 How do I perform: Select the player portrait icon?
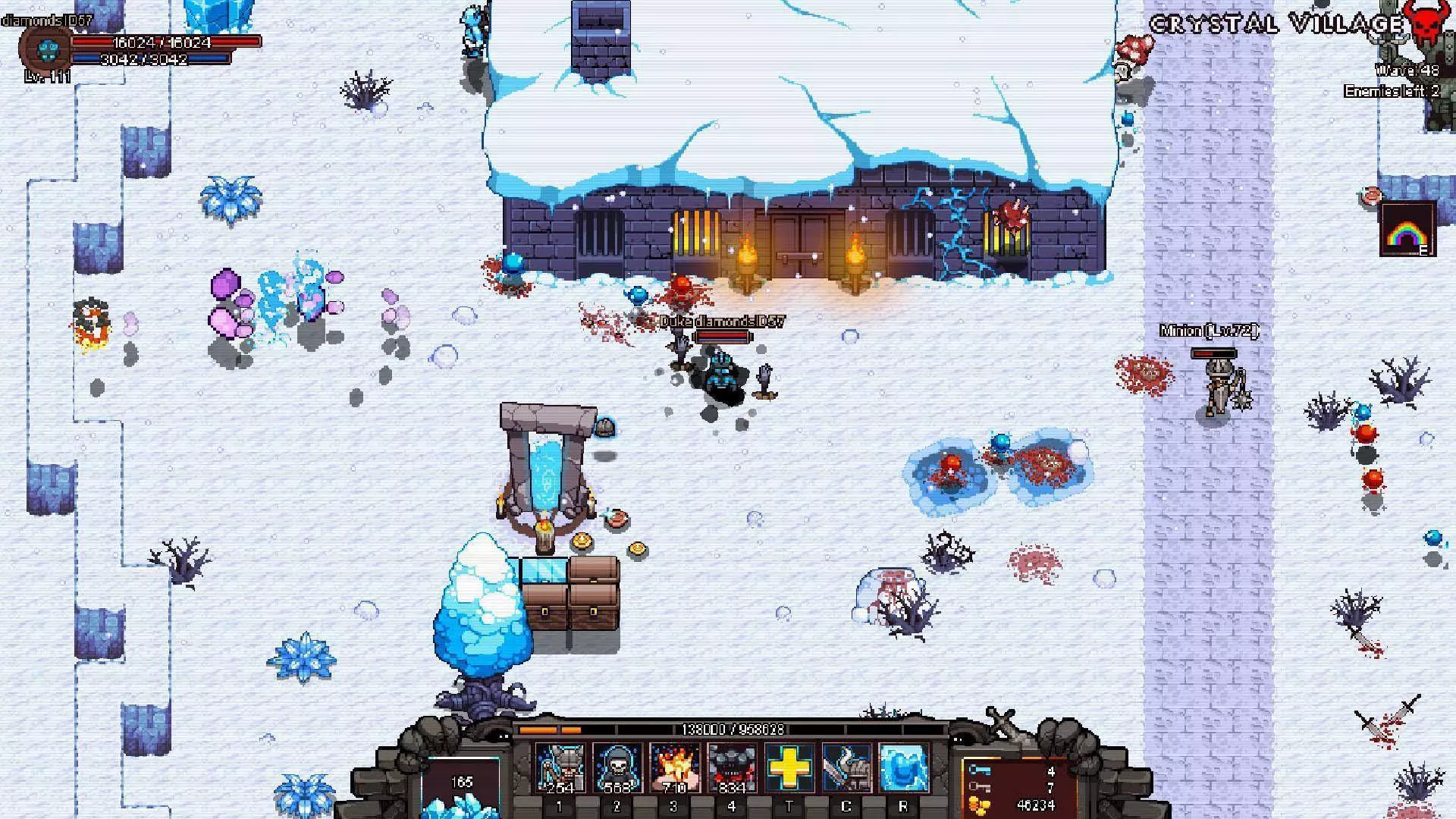pos(46,51)
